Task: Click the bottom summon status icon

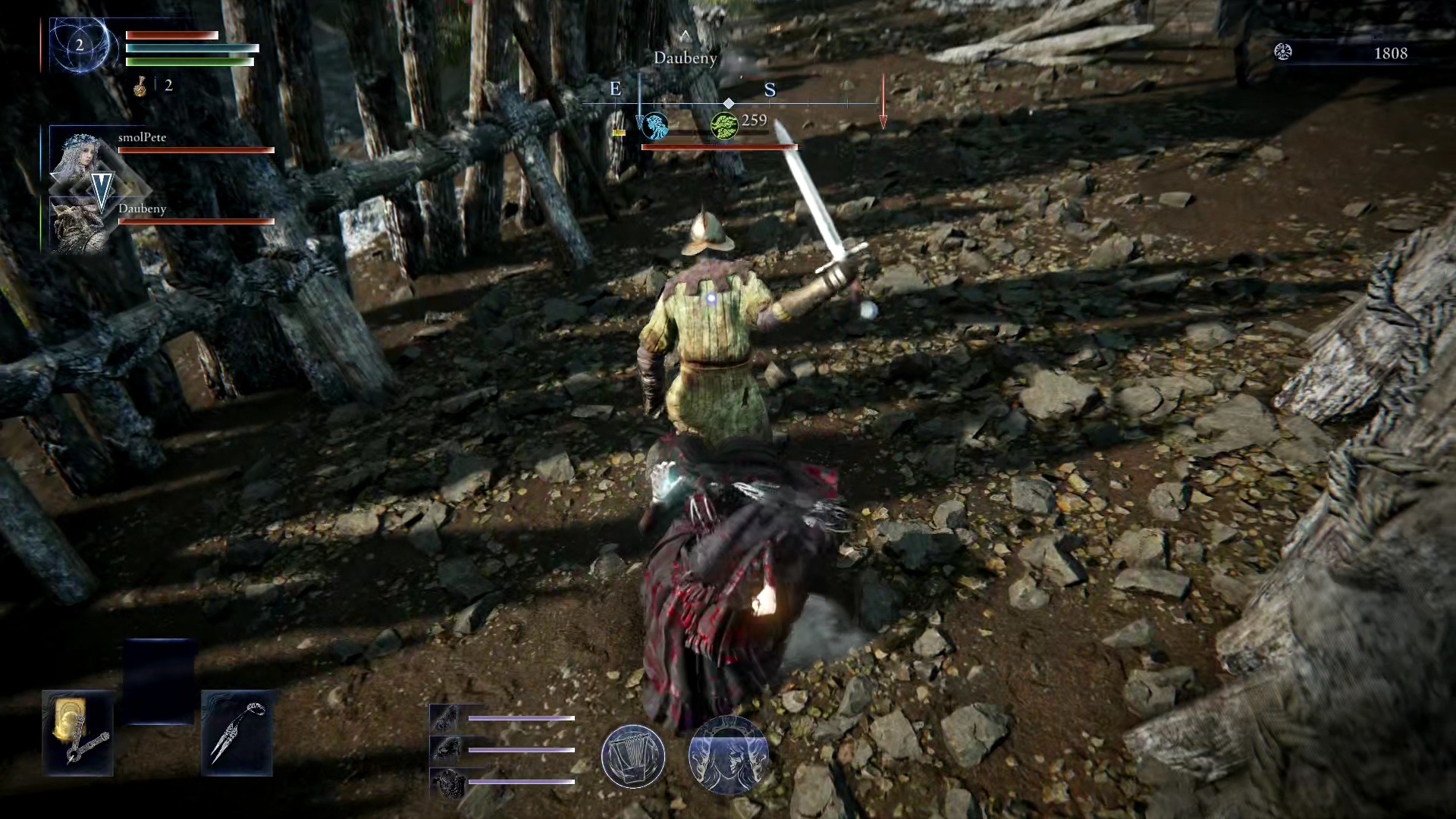Action: coord(444,782)
